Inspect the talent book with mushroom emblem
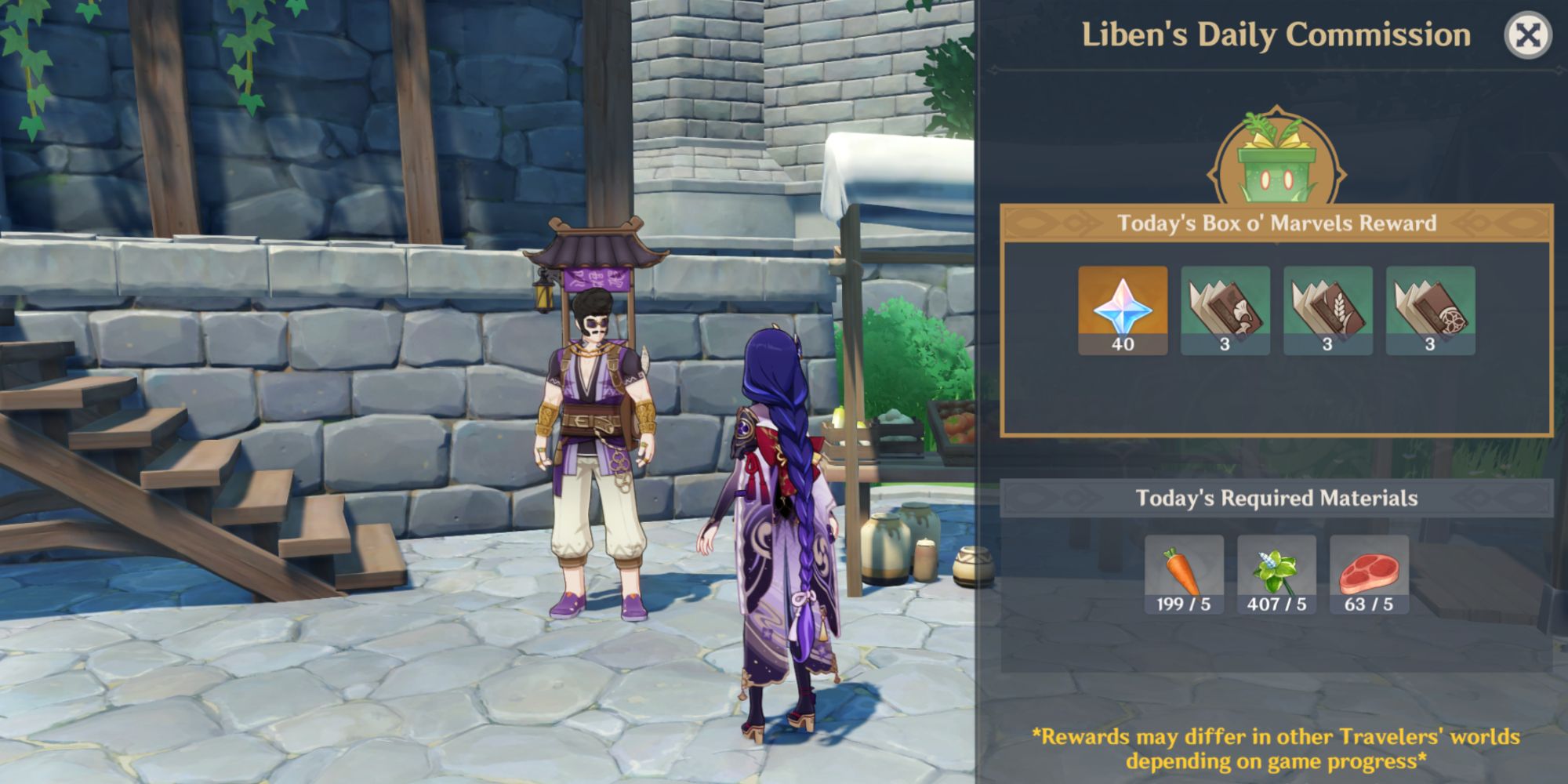The height and width of the screenshot is (784, 1568). (1225, 310)
